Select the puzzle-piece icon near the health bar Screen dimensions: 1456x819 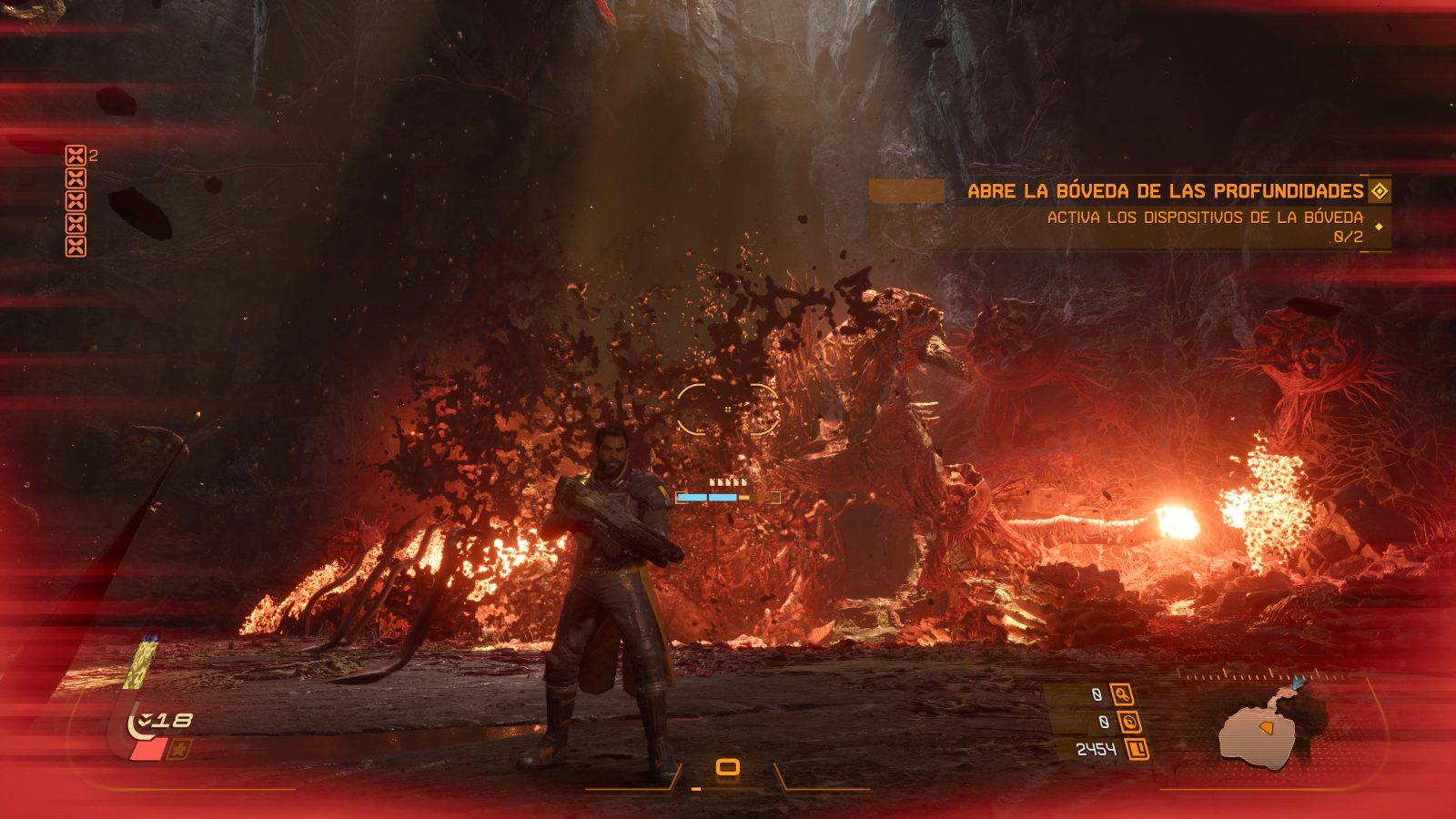[180, 750]
